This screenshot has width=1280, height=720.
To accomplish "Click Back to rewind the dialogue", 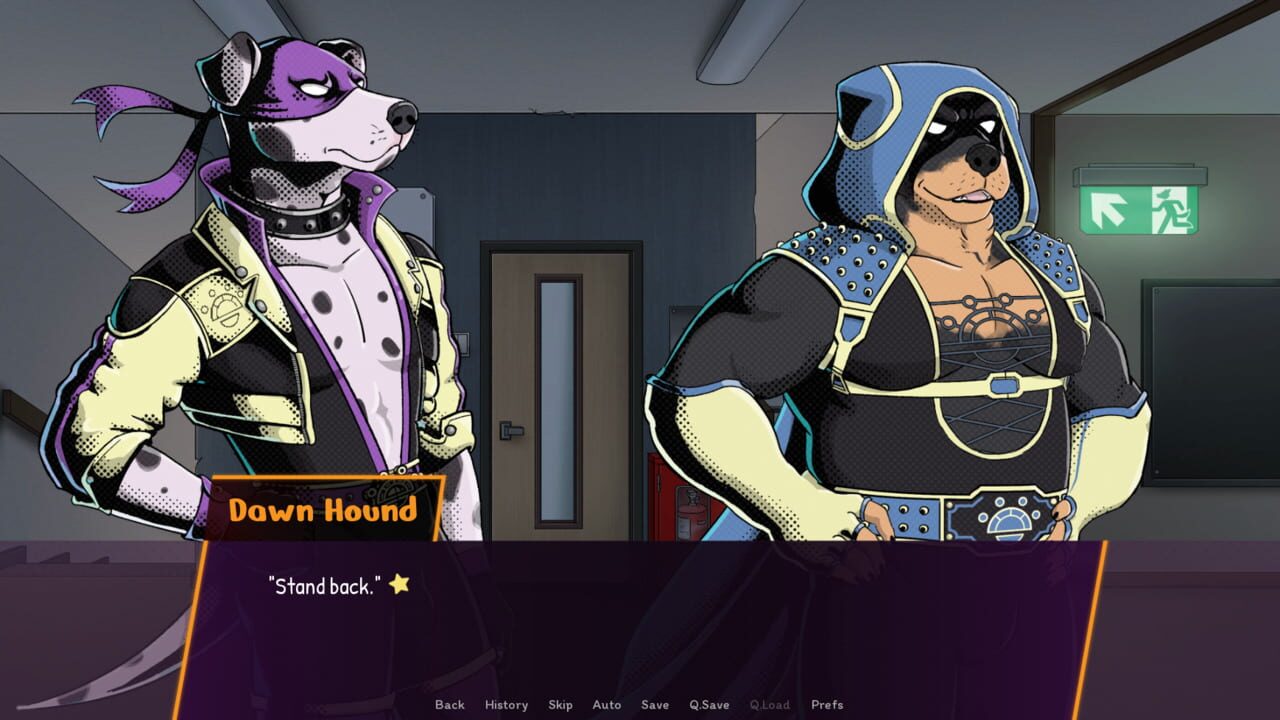I will [449, 704].
